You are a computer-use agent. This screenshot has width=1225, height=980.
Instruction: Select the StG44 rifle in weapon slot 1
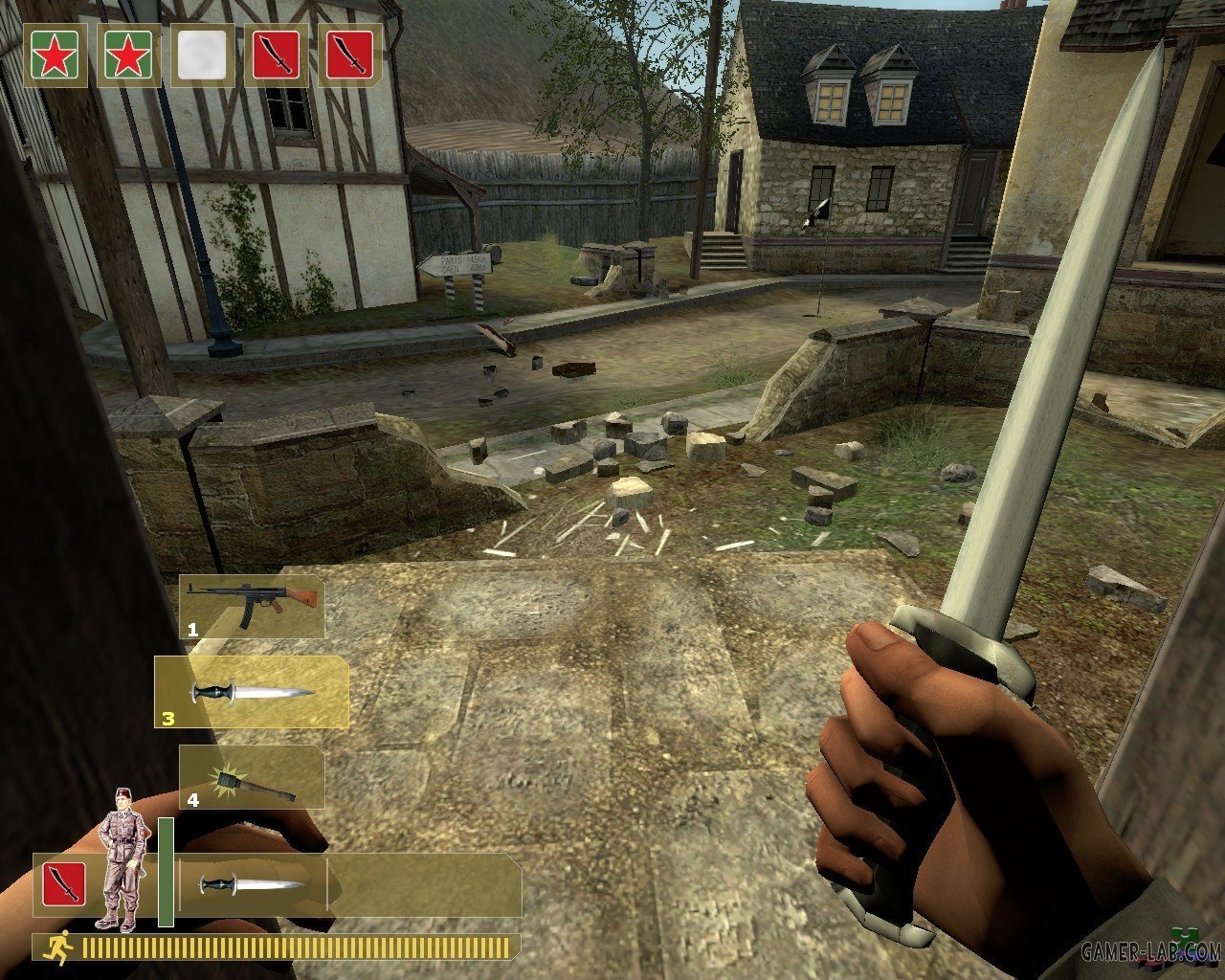[252, 607]
